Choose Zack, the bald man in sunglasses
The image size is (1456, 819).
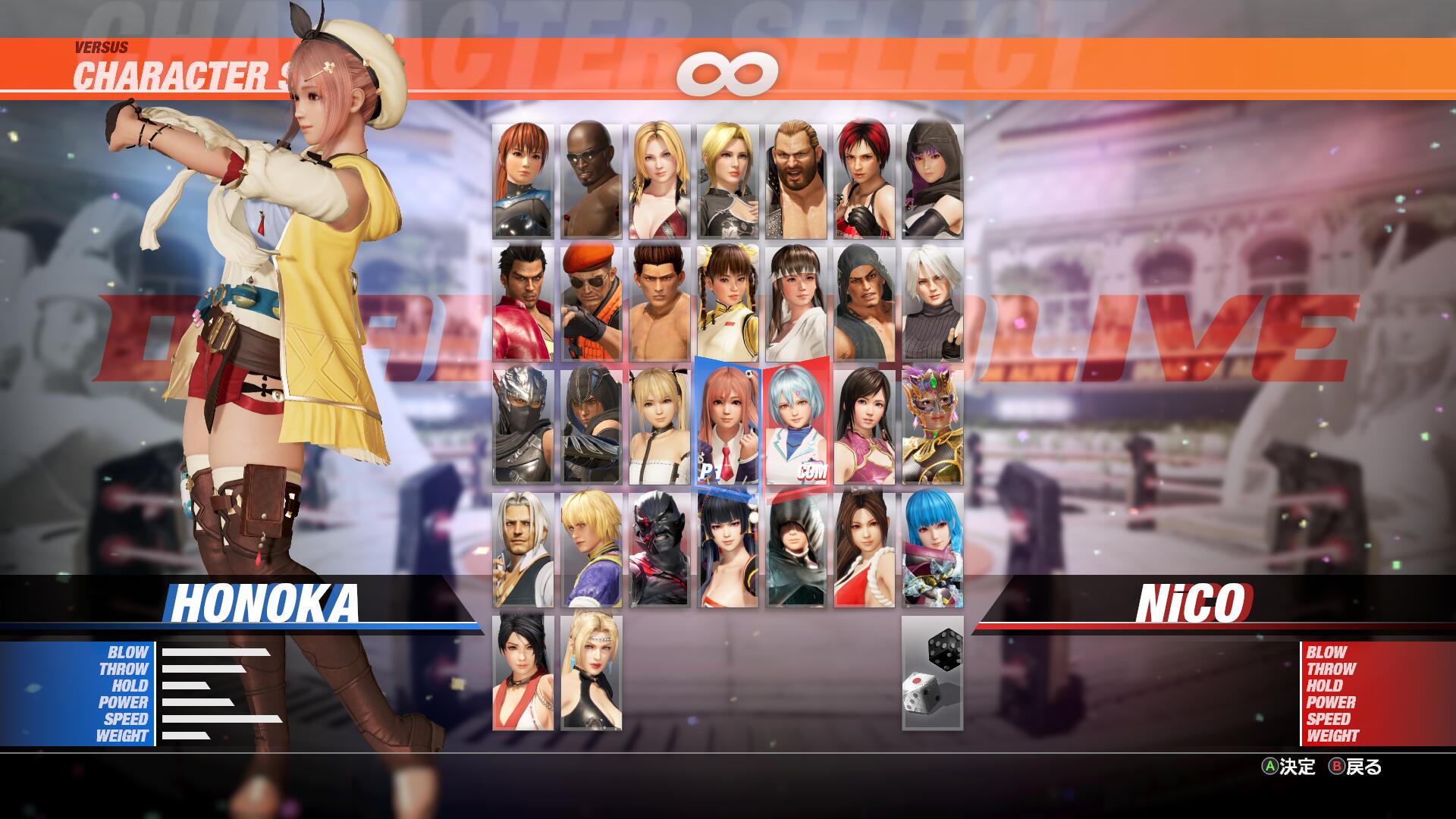point(591,181)
